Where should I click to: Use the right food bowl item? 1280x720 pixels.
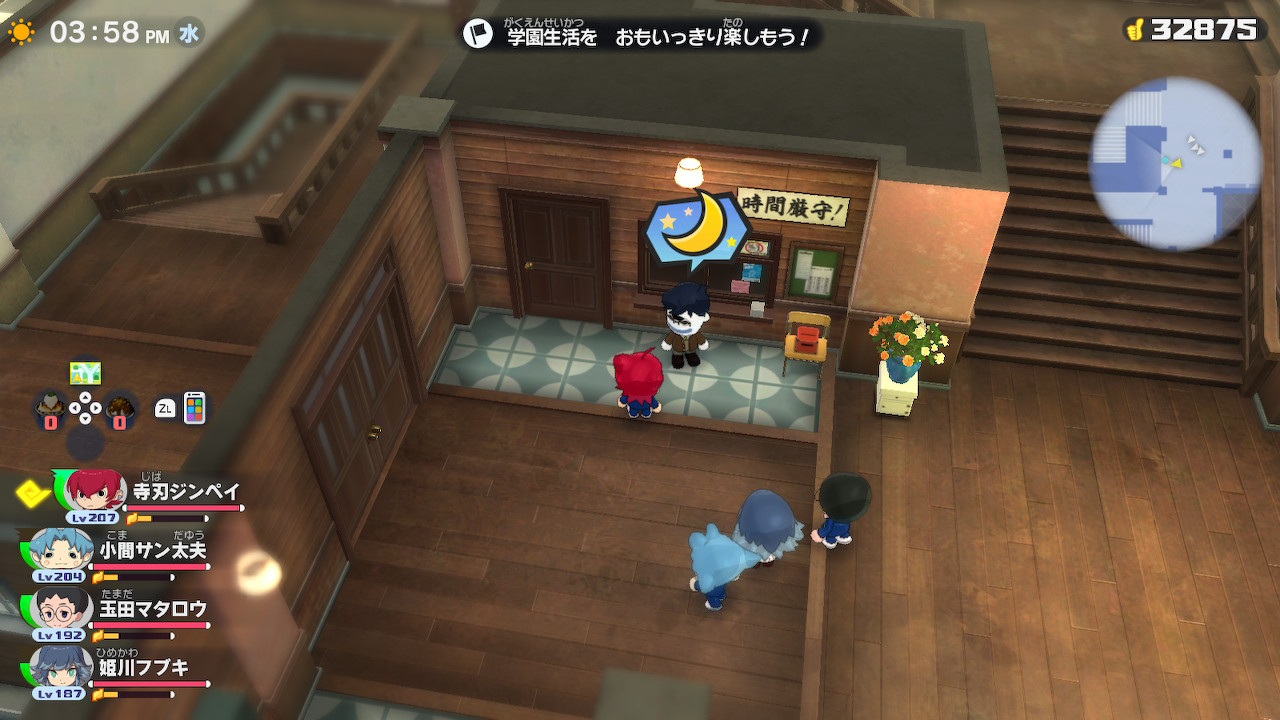[121, 408]
